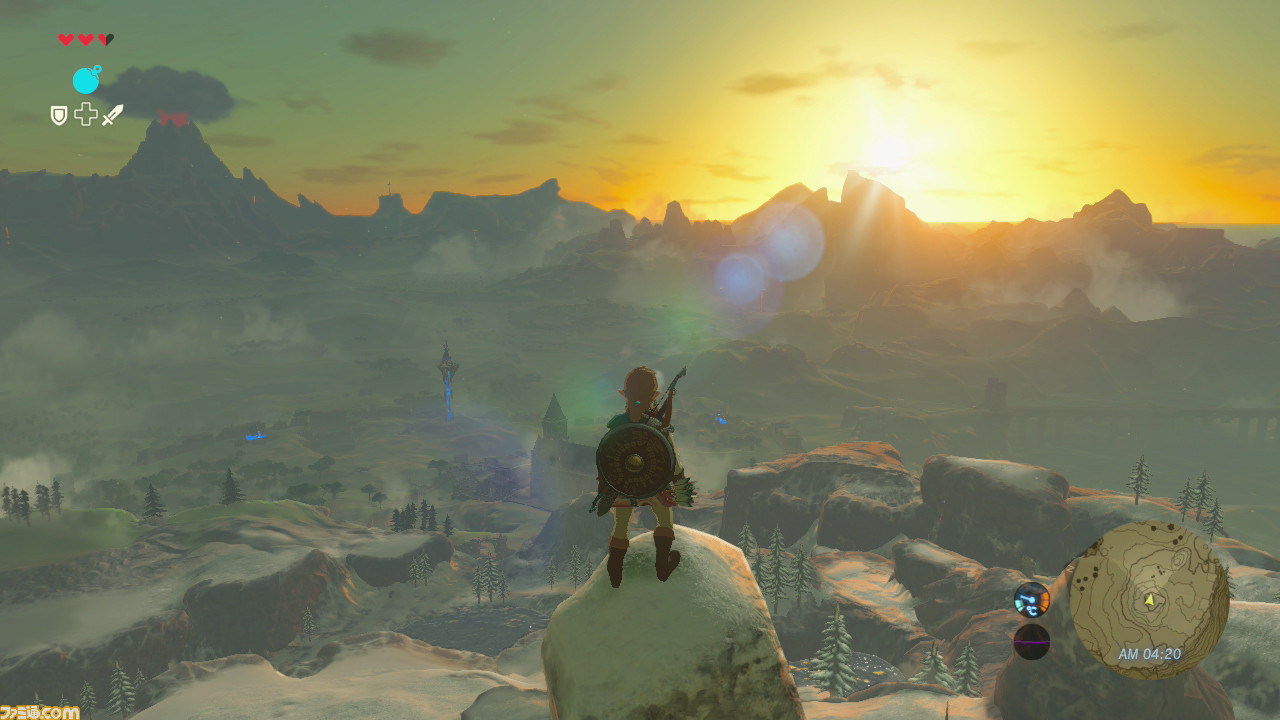Click the shield icon in the HUD

coord(59,114)
